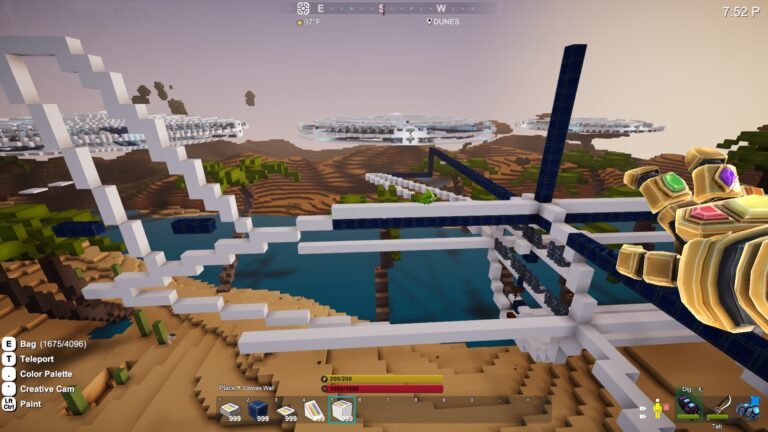The height and width of the screenshot is (432, 768).
Task: Pick the flat slab in hotbar slot three
Action: 286,409
